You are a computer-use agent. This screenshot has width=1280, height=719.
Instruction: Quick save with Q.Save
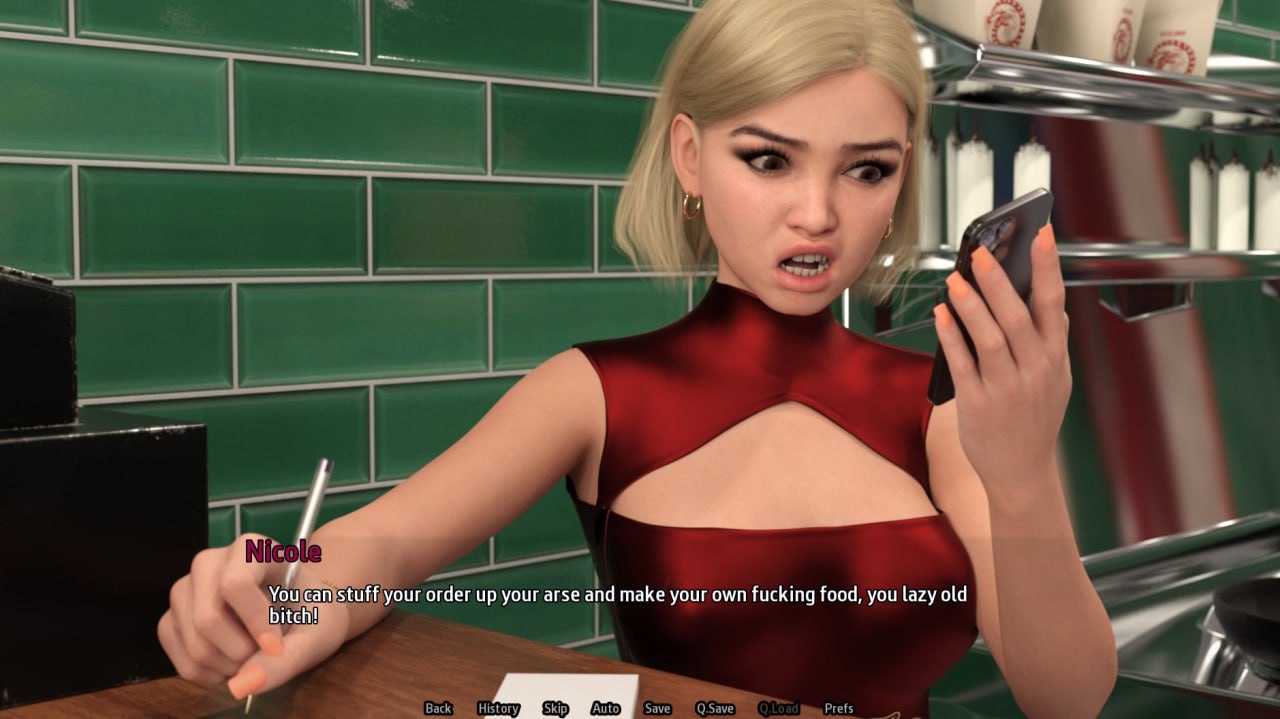pos(715,708)
